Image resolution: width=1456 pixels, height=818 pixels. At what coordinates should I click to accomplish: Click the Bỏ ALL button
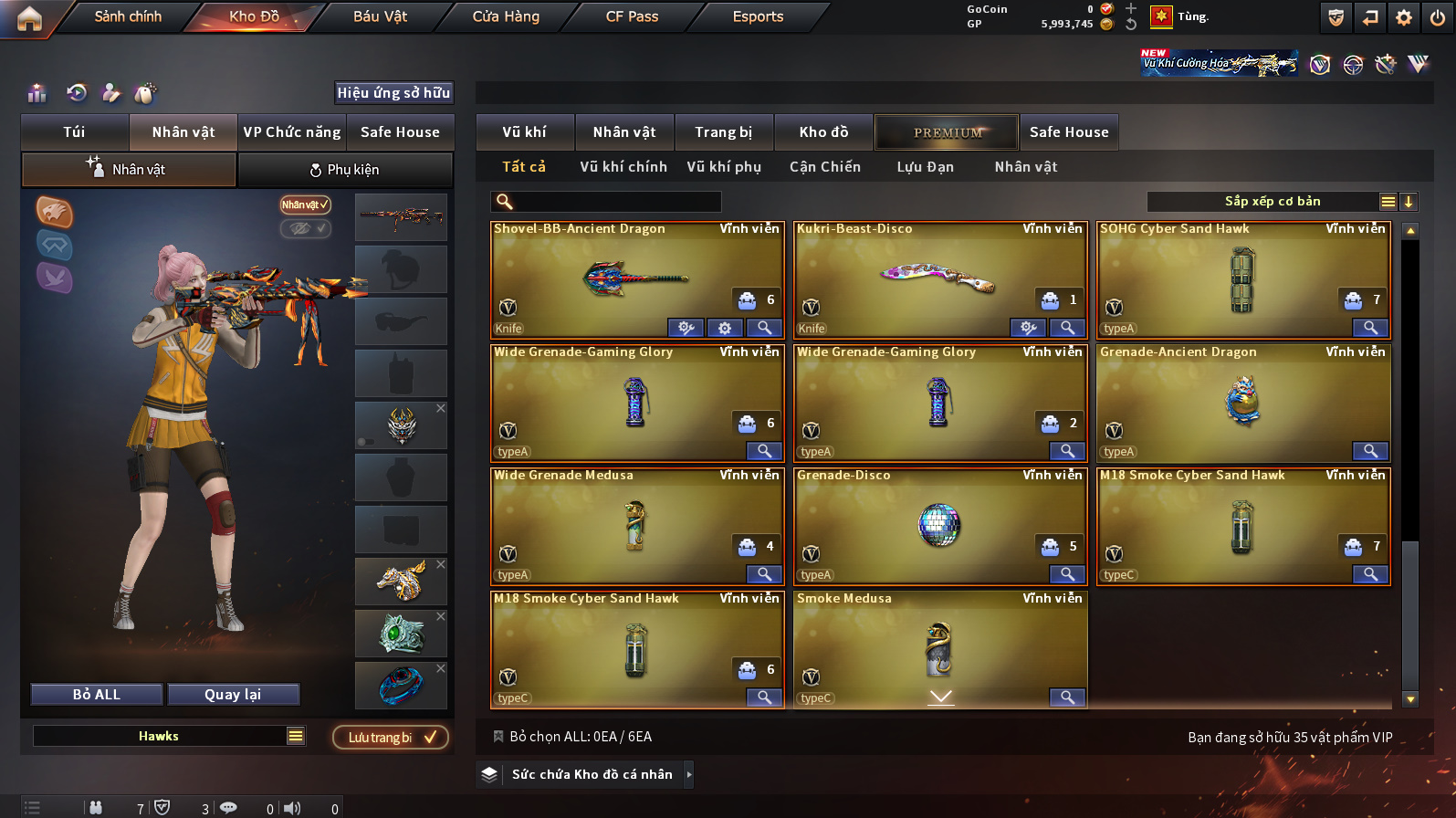[x=97, y=695]
